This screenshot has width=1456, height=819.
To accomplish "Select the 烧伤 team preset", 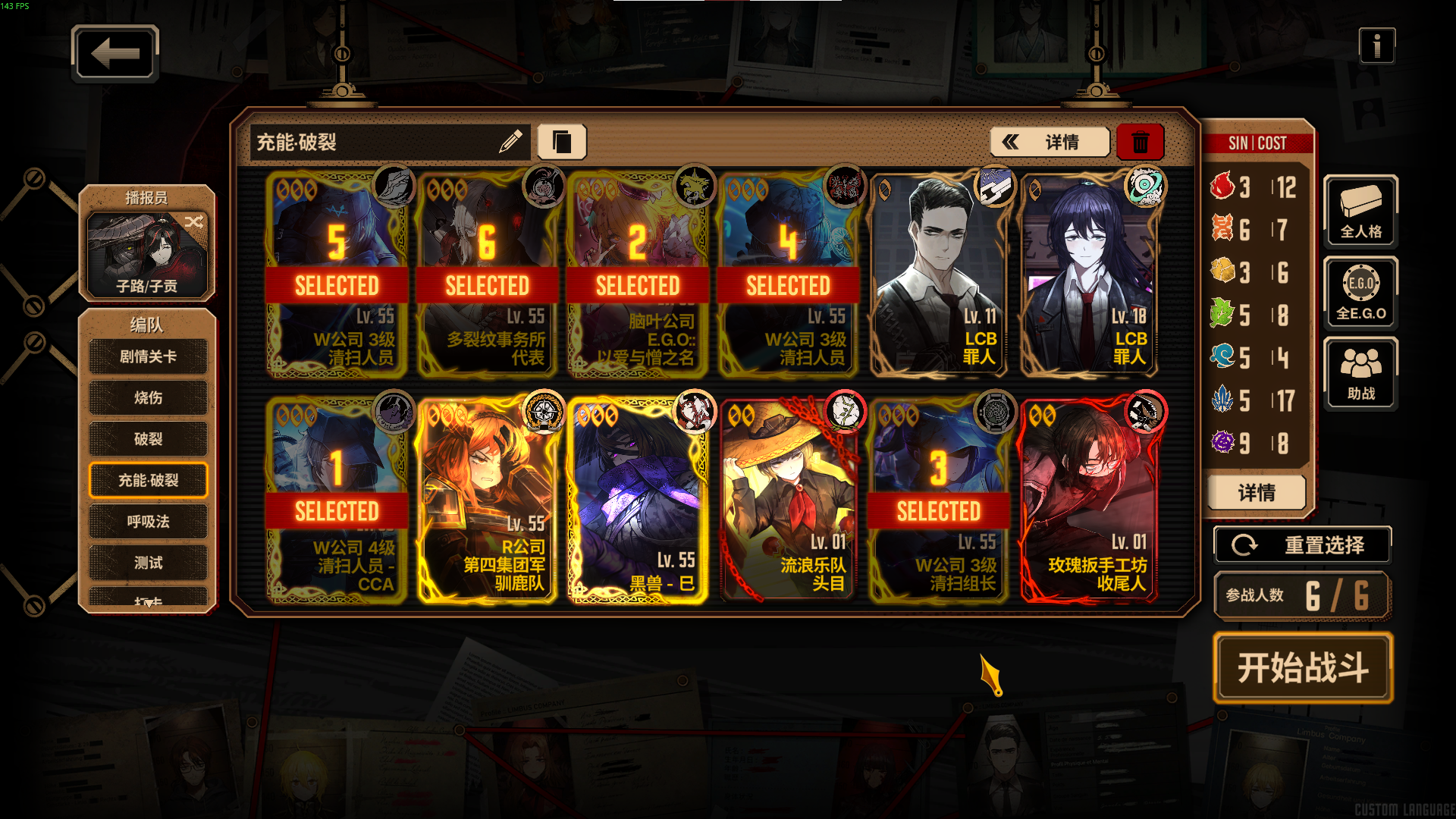I will coord(148,397).
